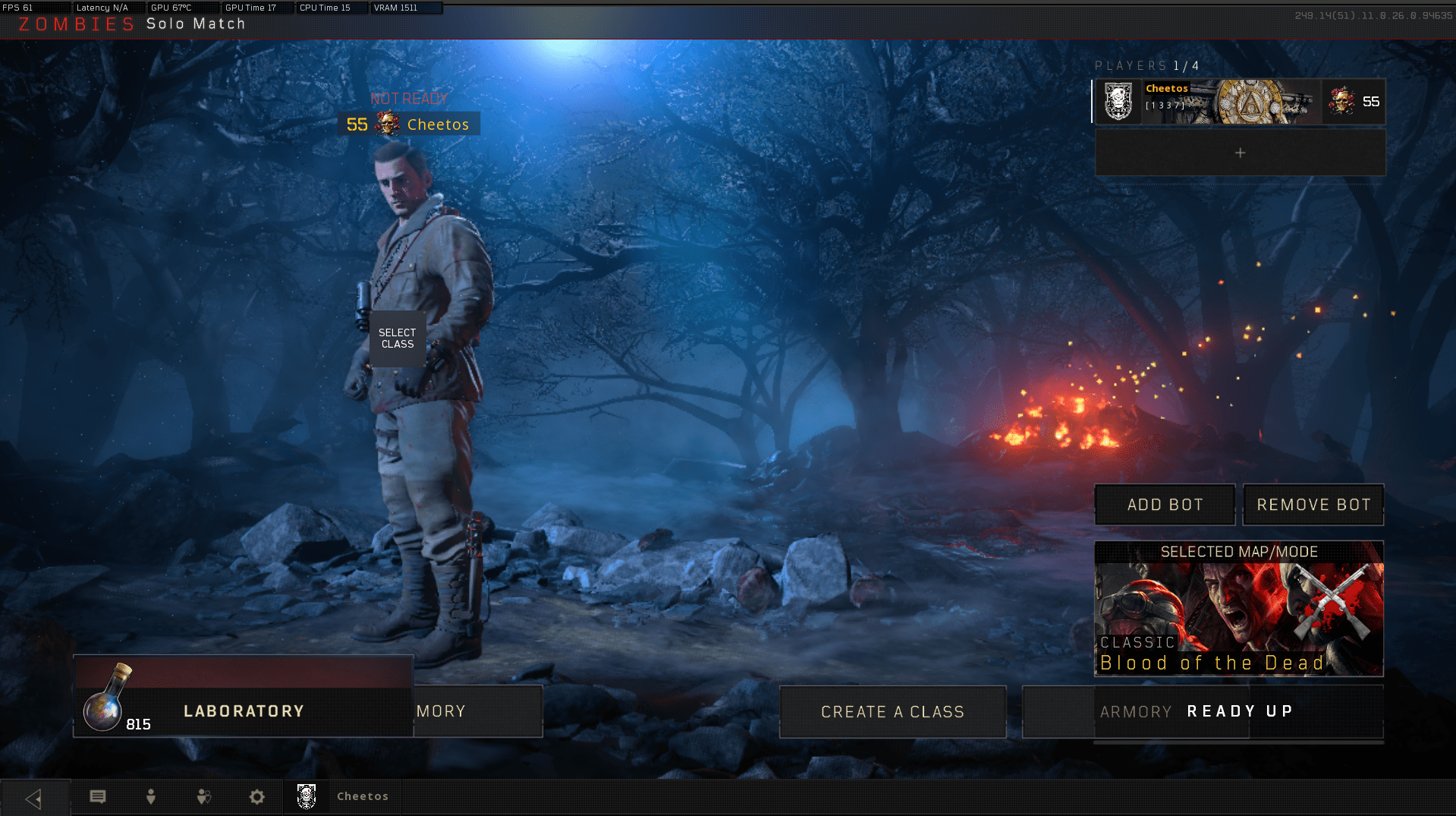Screen dimensions: 1456x816
Task: Open the player identity icon in bottom bar
Action: pos(150,796)
